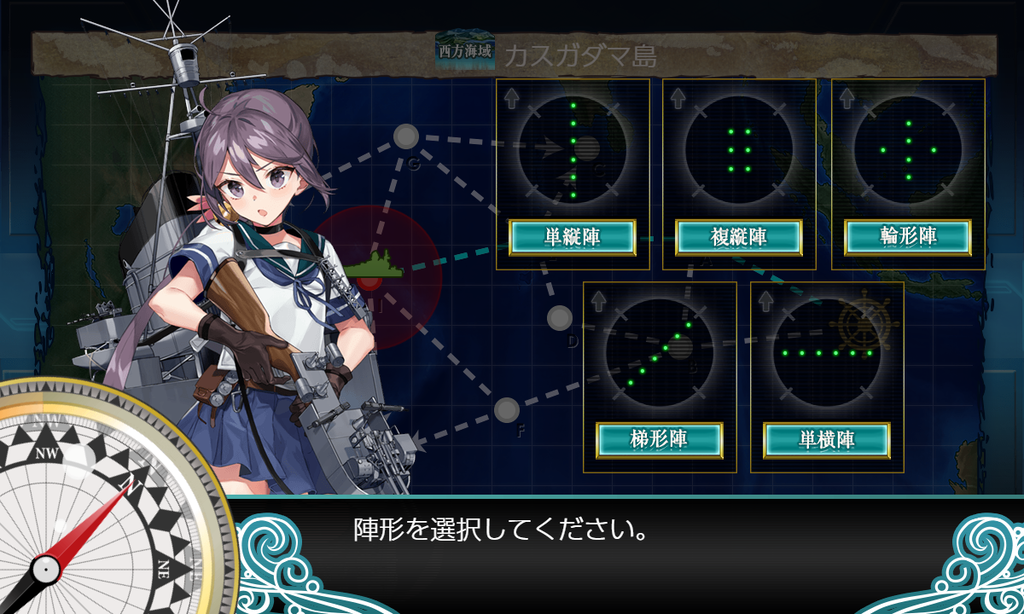Select the 梯形陣 formation button
Image resolution: width=1024 pixels, height=614 pixels.
point(659,439)
